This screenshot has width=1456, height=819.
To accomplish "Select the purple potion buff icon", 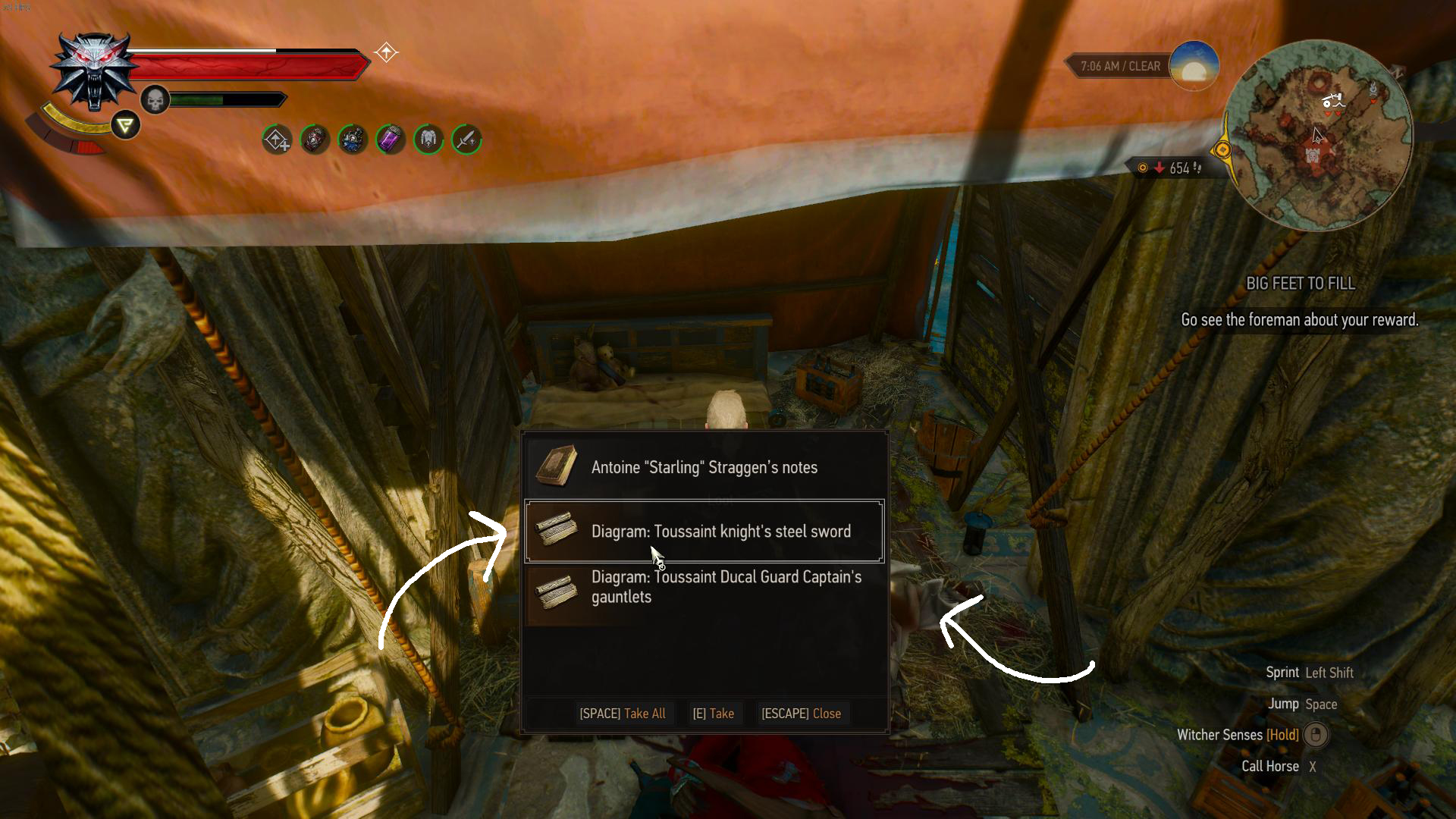I will point(391,140).
